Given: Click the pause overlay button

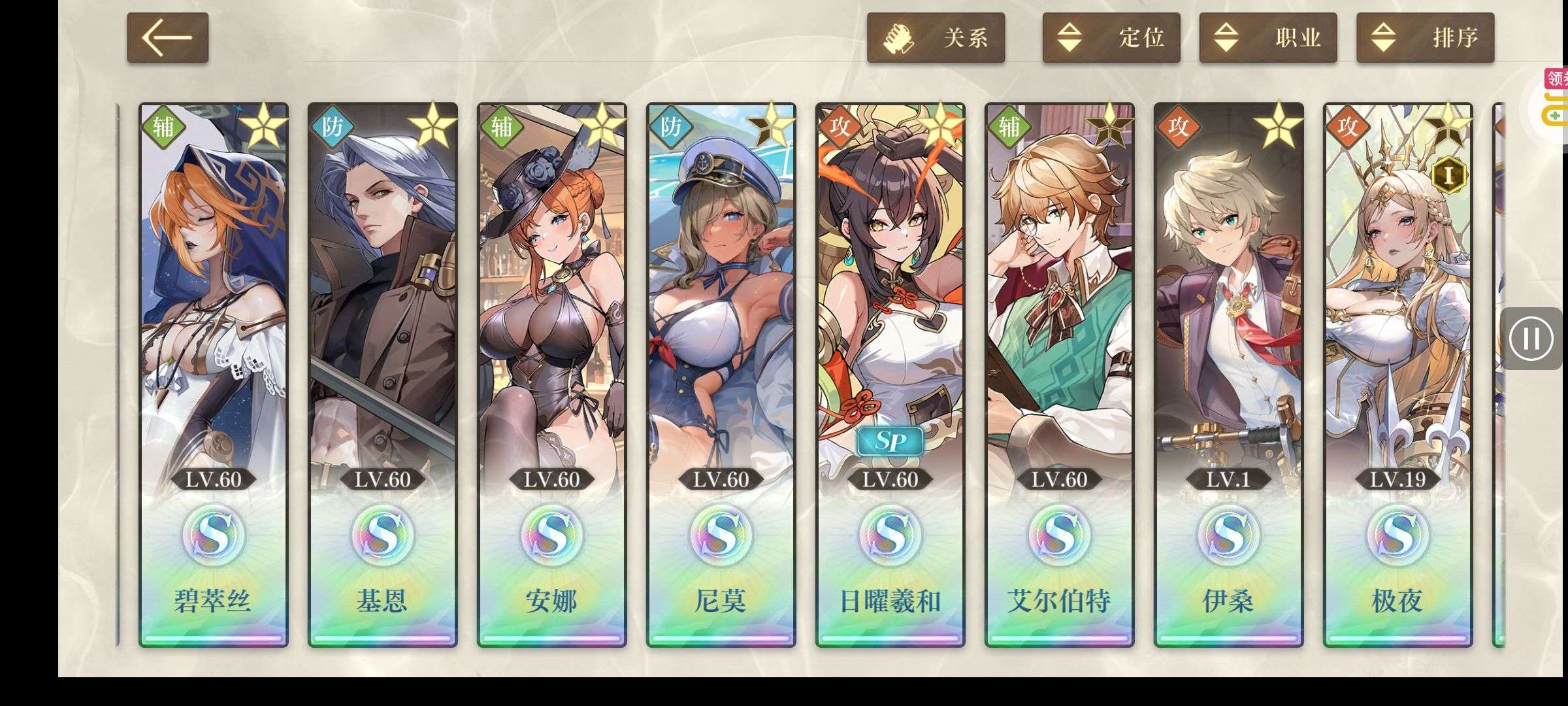Looking at the screenshot, I should click(1531, 339).
